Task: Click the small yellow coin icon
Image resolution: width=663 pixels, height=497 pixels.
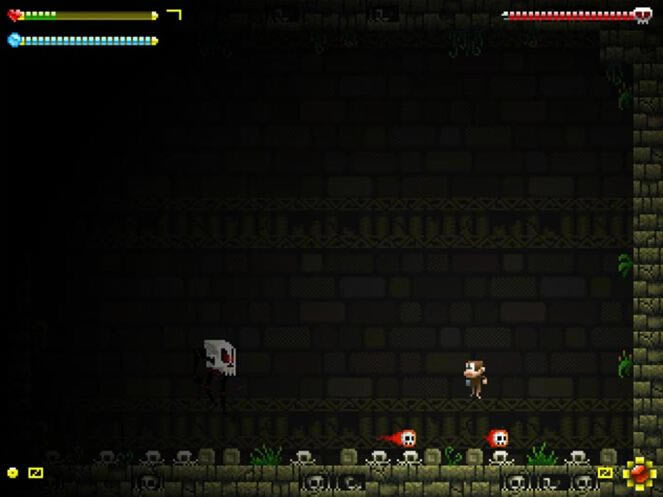Action: [x=13, y=472]
